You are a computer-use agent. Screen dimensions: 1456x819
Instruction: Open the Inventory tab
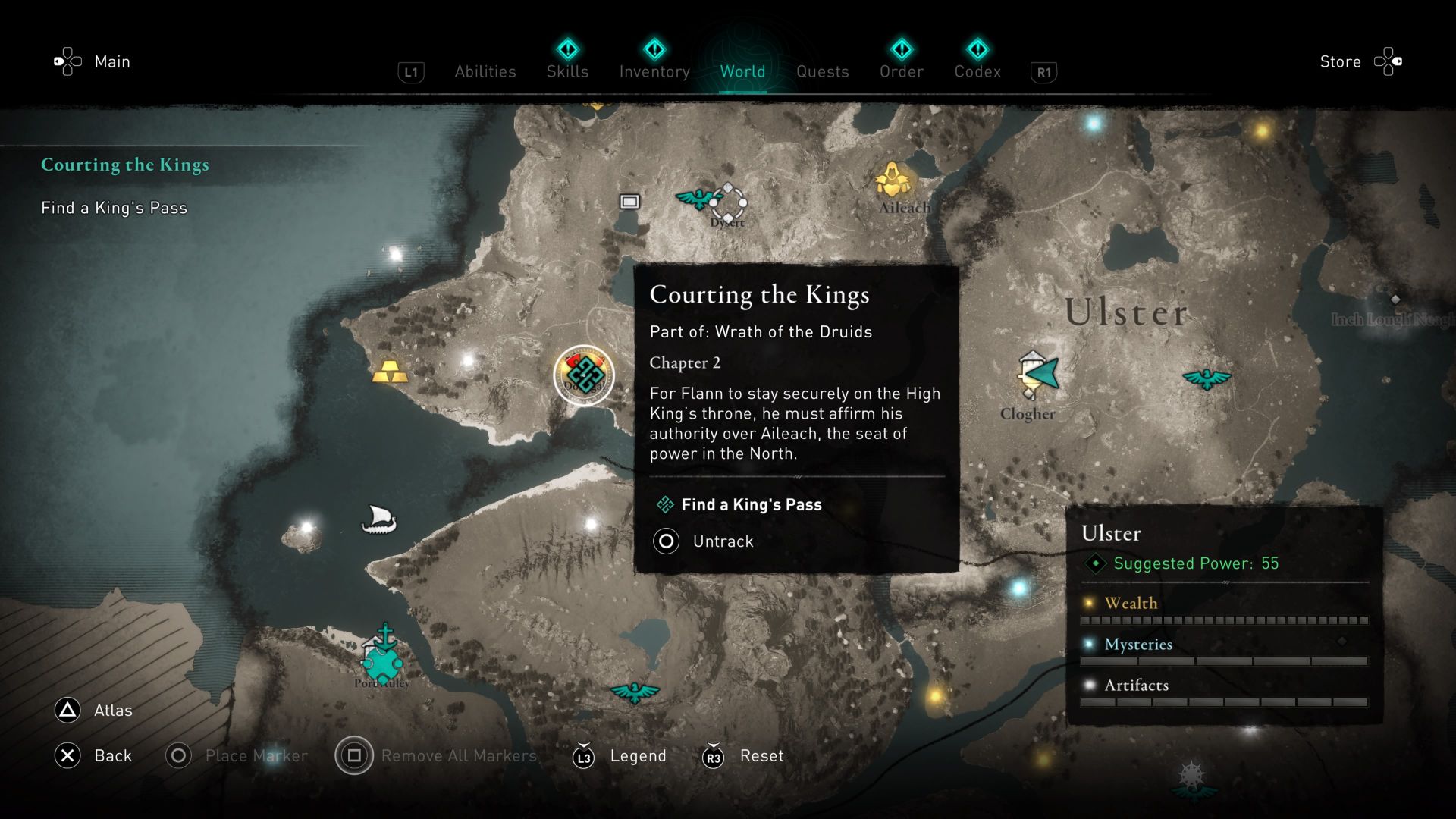pos(654,71)
